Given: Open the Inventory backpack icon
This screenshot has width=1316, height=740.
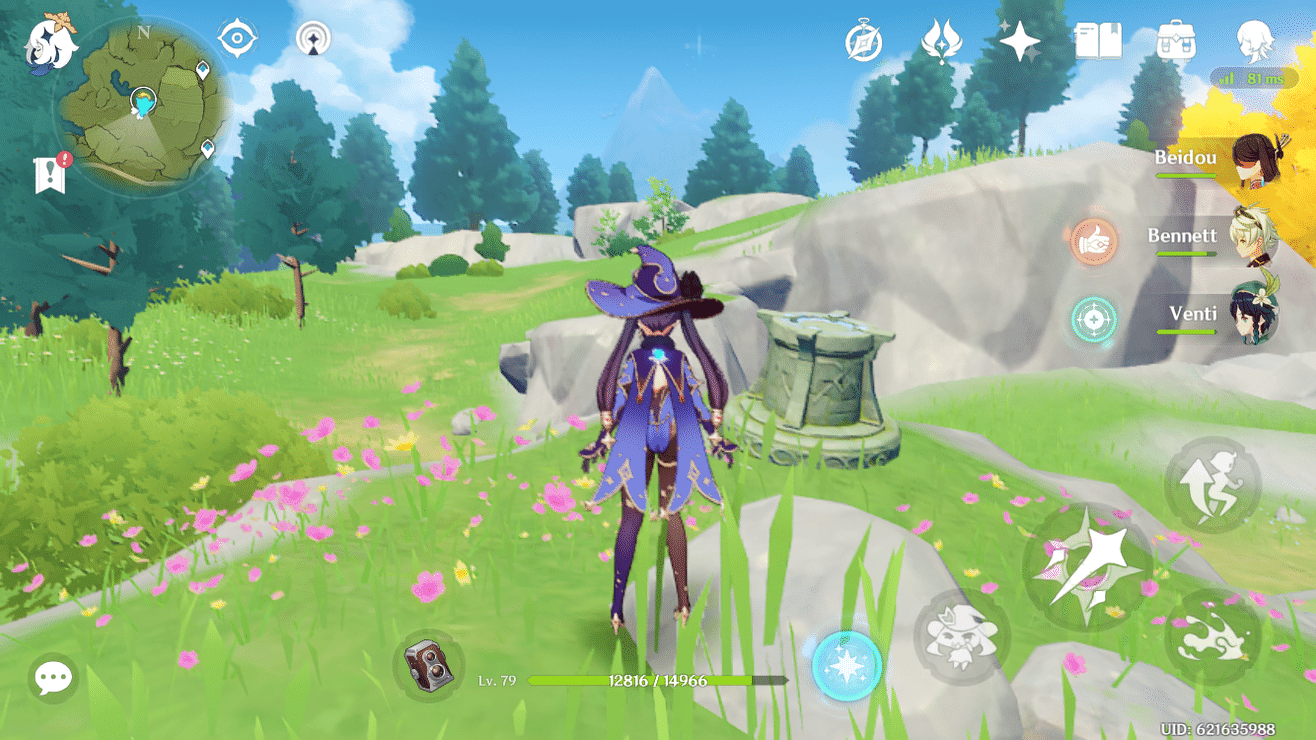Looking at the screenshot, I should point(1176,42).
